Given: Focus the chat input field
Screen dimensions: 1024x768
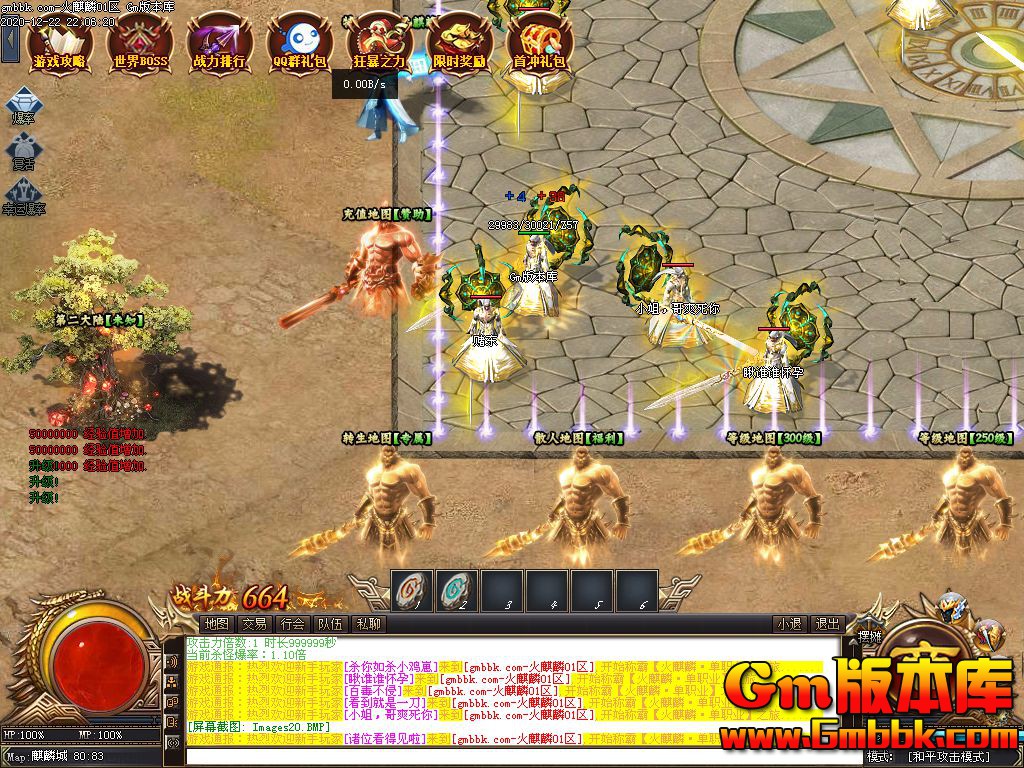Looking at the screenshot, I should pos(510,757).
